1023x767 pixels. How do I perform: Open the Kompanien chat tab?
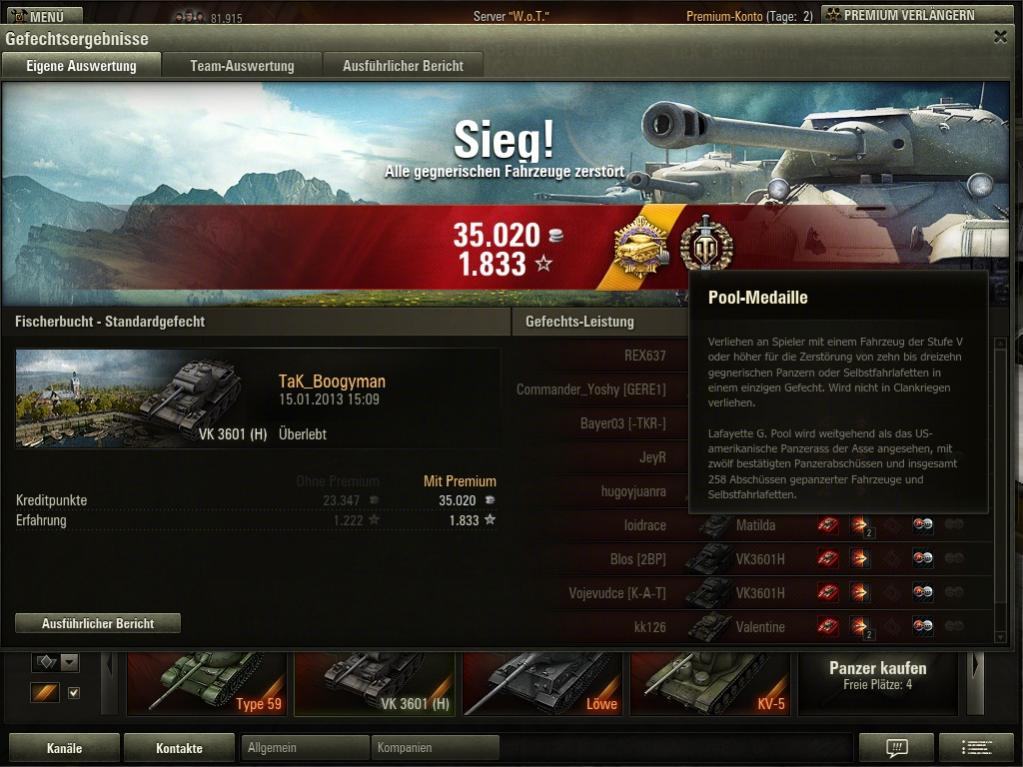435,748
